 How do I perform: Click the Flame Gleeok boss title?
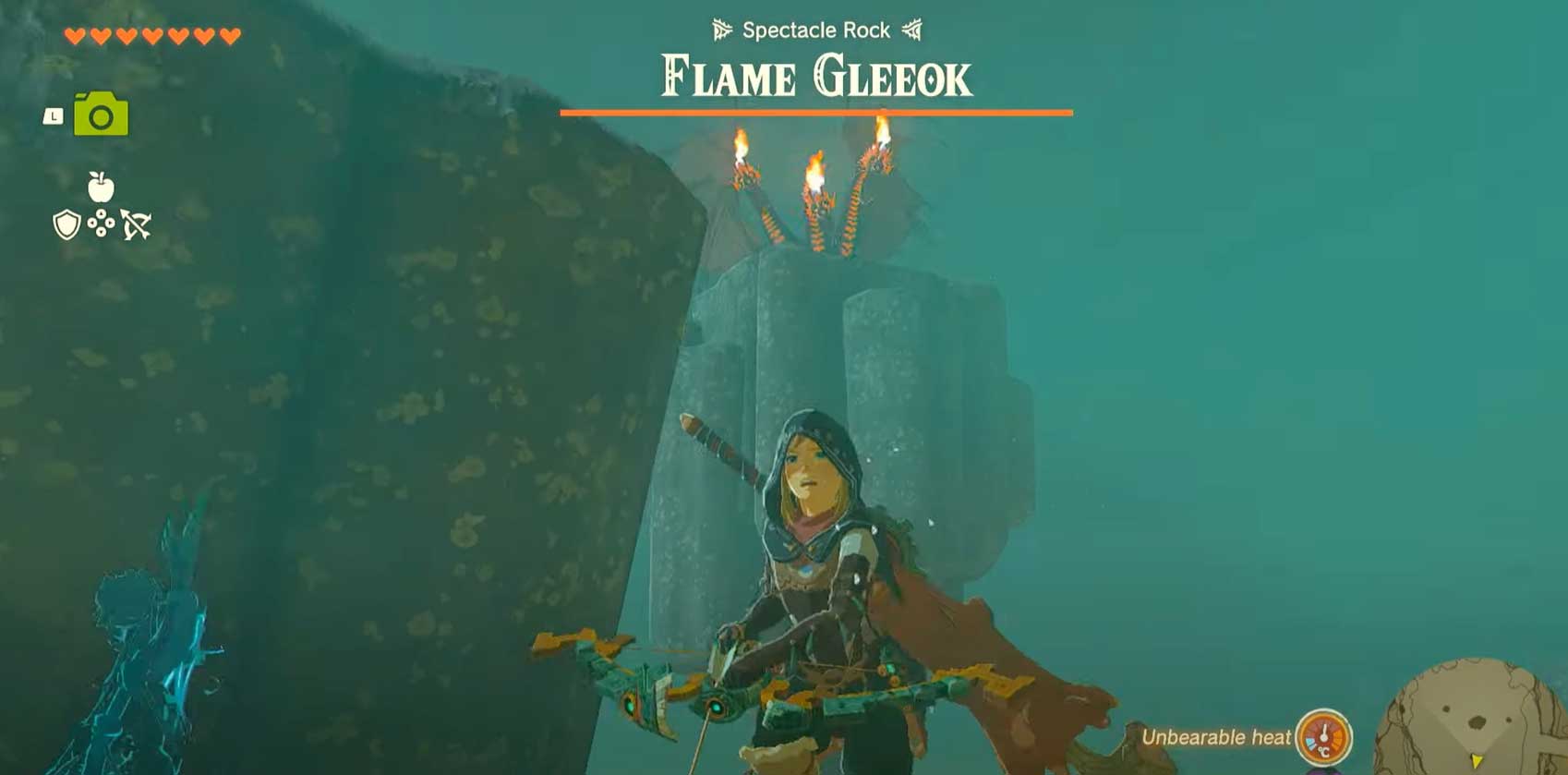[x=816, y=77]
